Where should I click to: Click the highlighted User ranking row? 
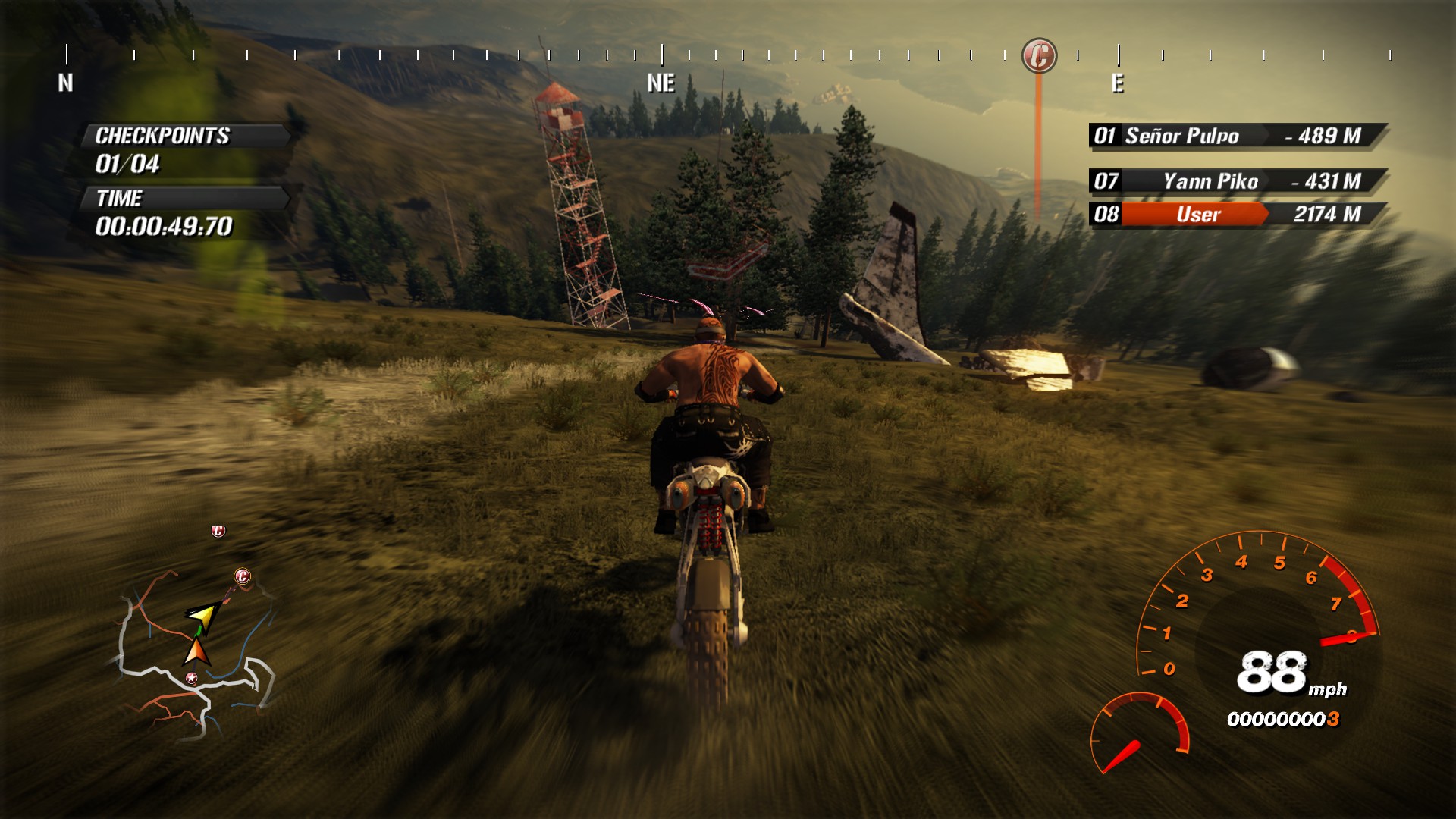1238,215
